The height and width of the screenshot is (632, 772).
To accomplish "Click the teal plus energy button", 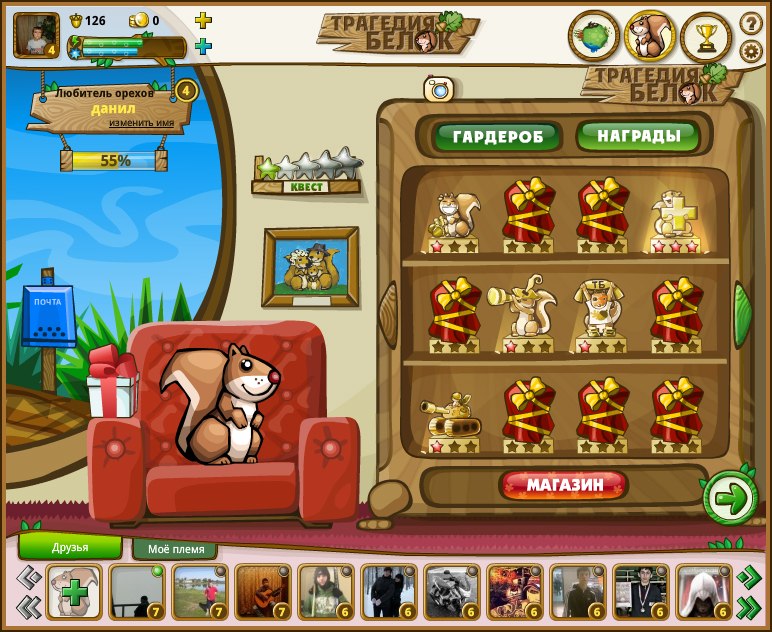I will click(x=203, y=46).
